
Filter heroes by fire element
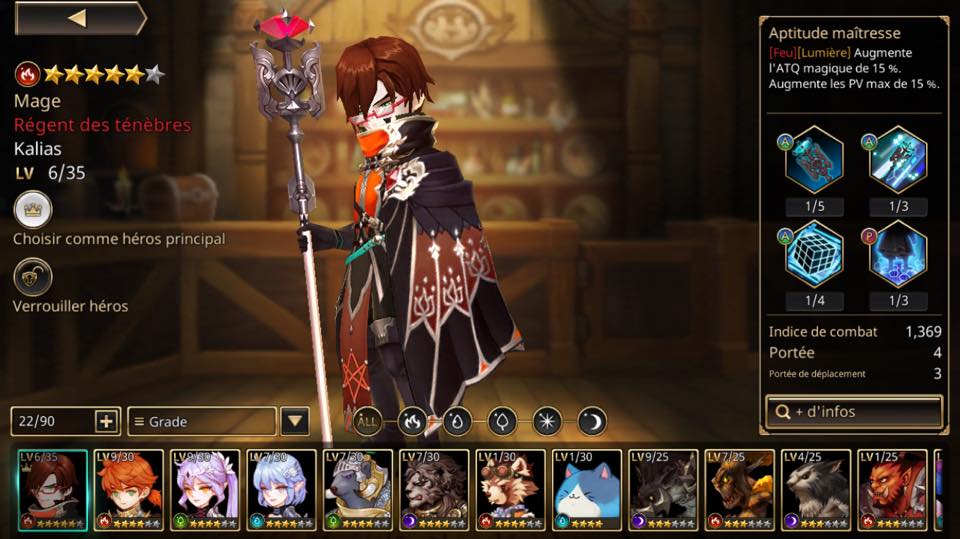pyautogui.click(x=412, y=421)
